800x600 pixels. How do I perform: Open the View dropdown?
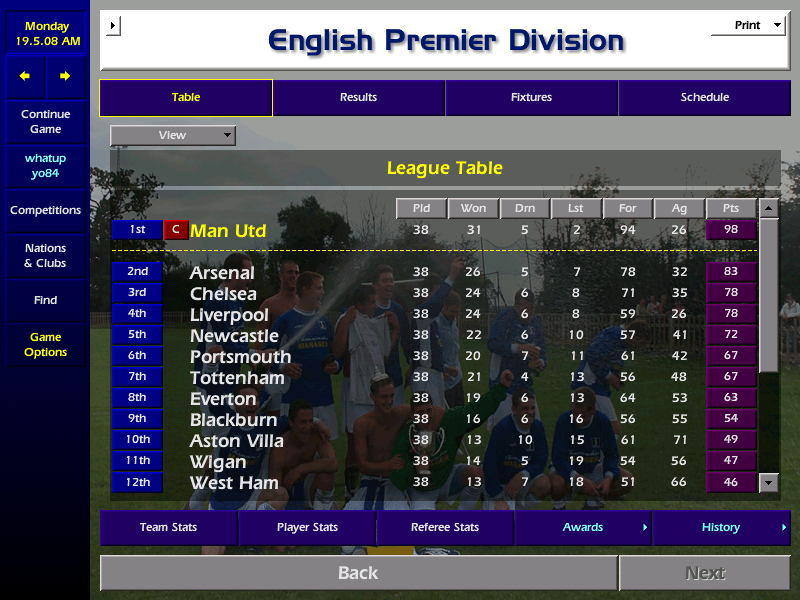point(173,135)
